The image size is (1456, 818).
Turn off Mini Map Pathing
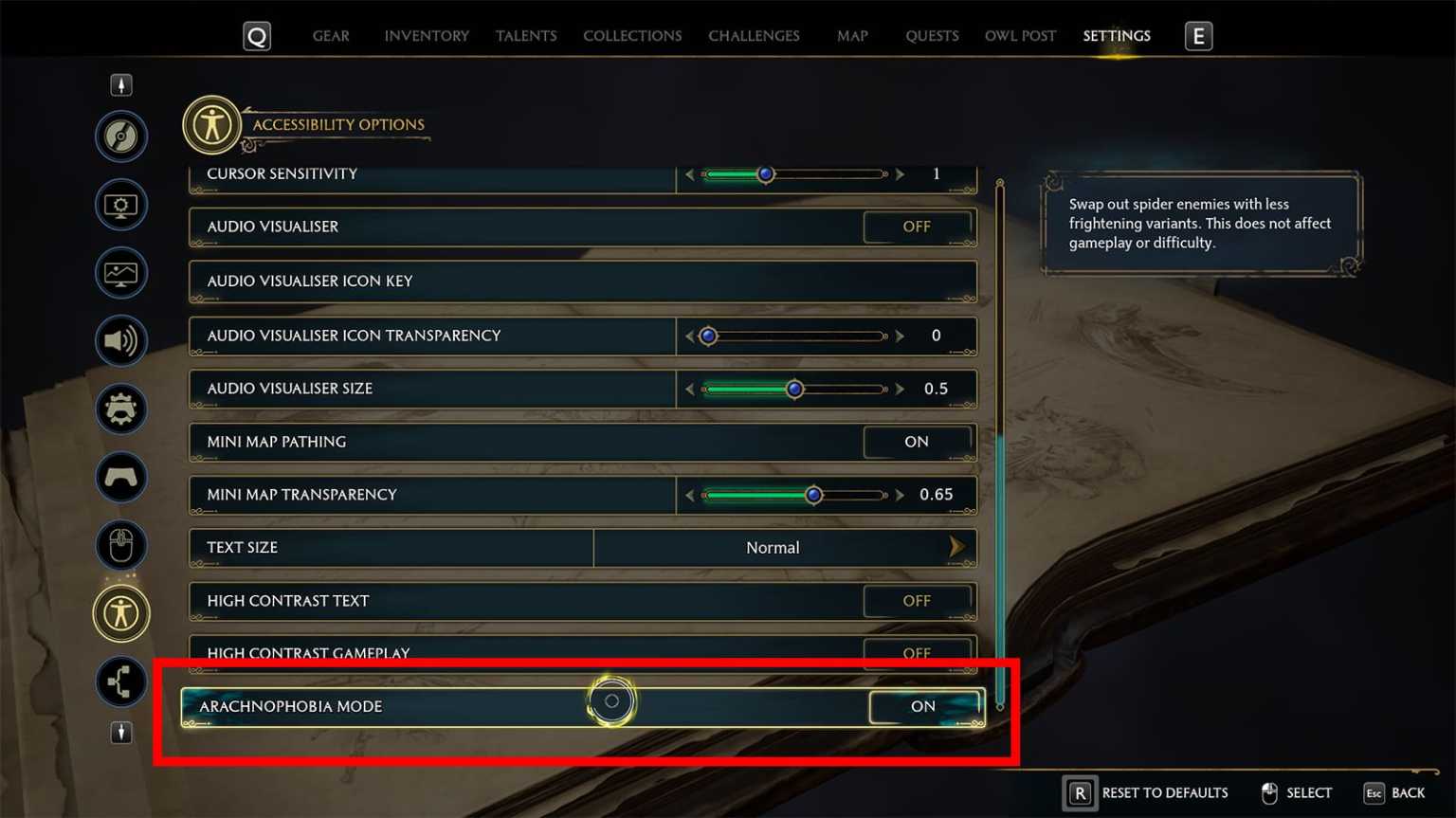pos(916,442)
